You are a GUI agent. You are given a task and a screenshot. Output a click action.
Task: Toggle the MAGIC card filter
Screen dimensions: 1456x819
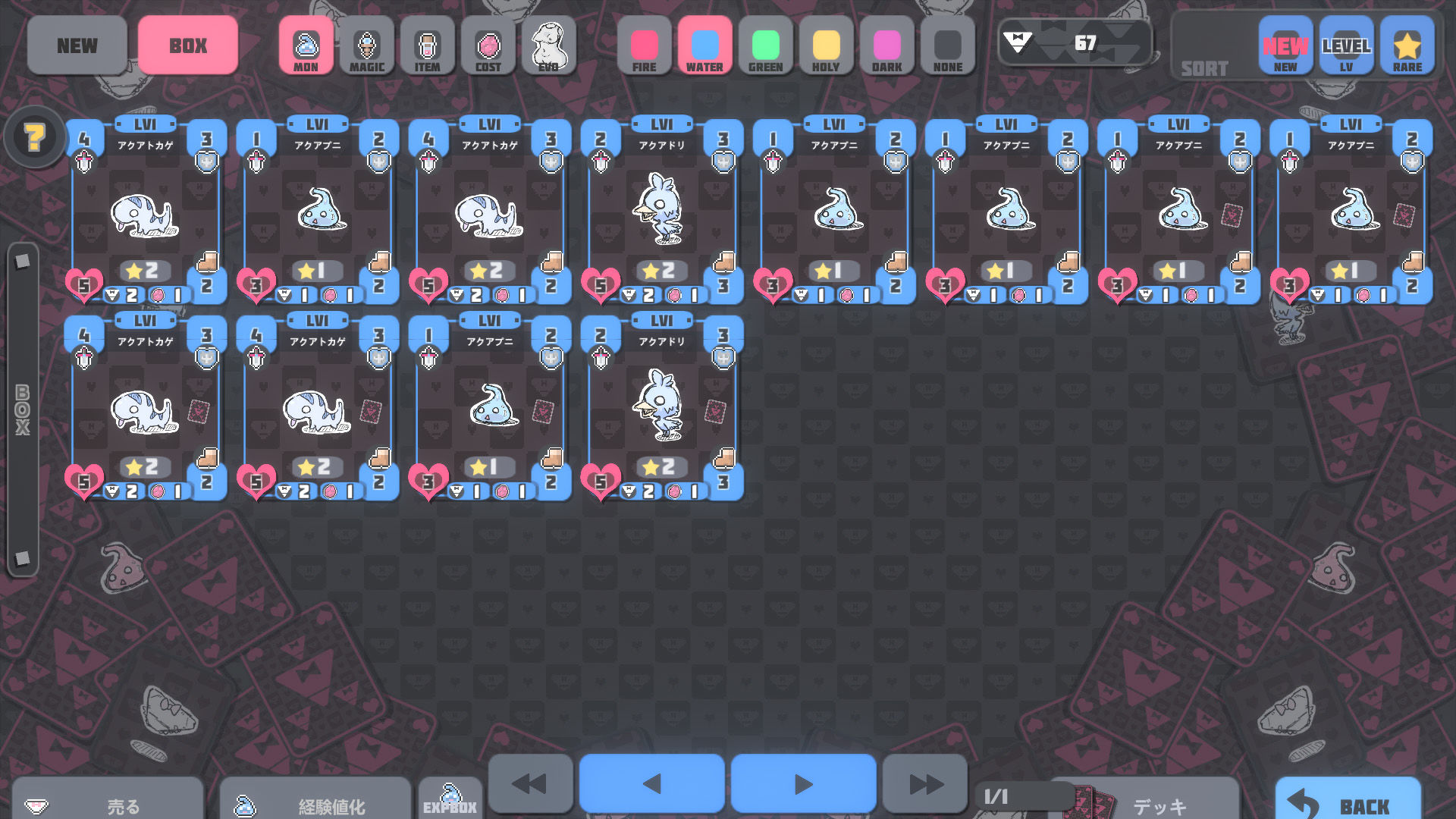point(367,47)
